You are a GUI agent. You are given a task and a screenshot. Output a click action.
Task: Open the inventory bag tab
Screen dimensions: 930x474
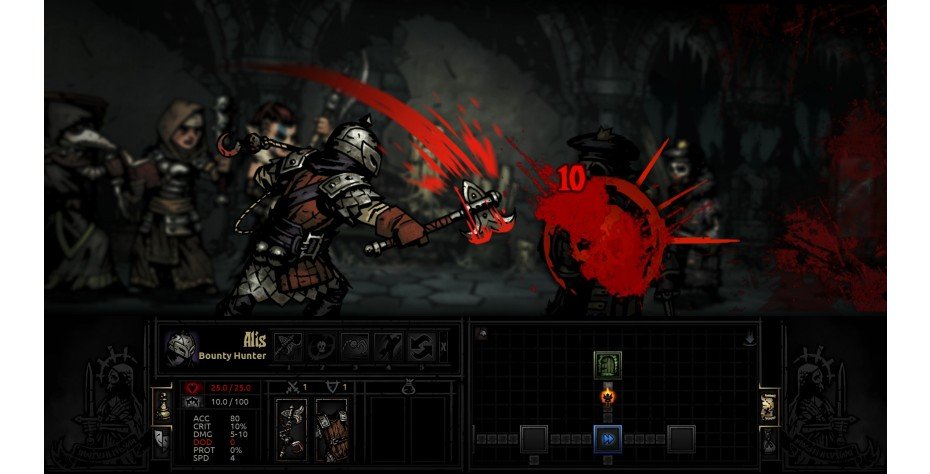point(769,438)
